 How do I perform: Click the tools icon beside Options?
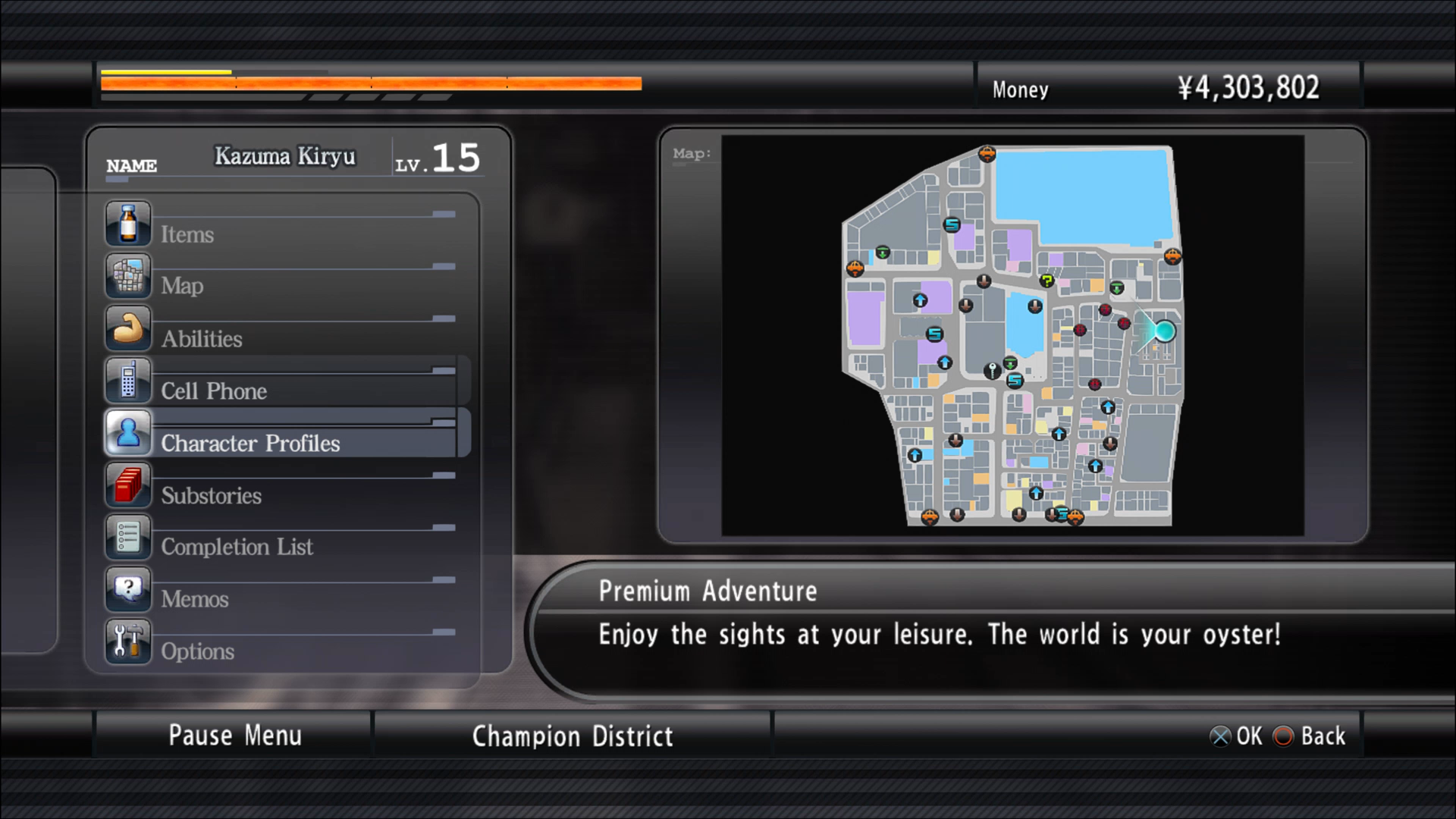[x=128, y=642]
